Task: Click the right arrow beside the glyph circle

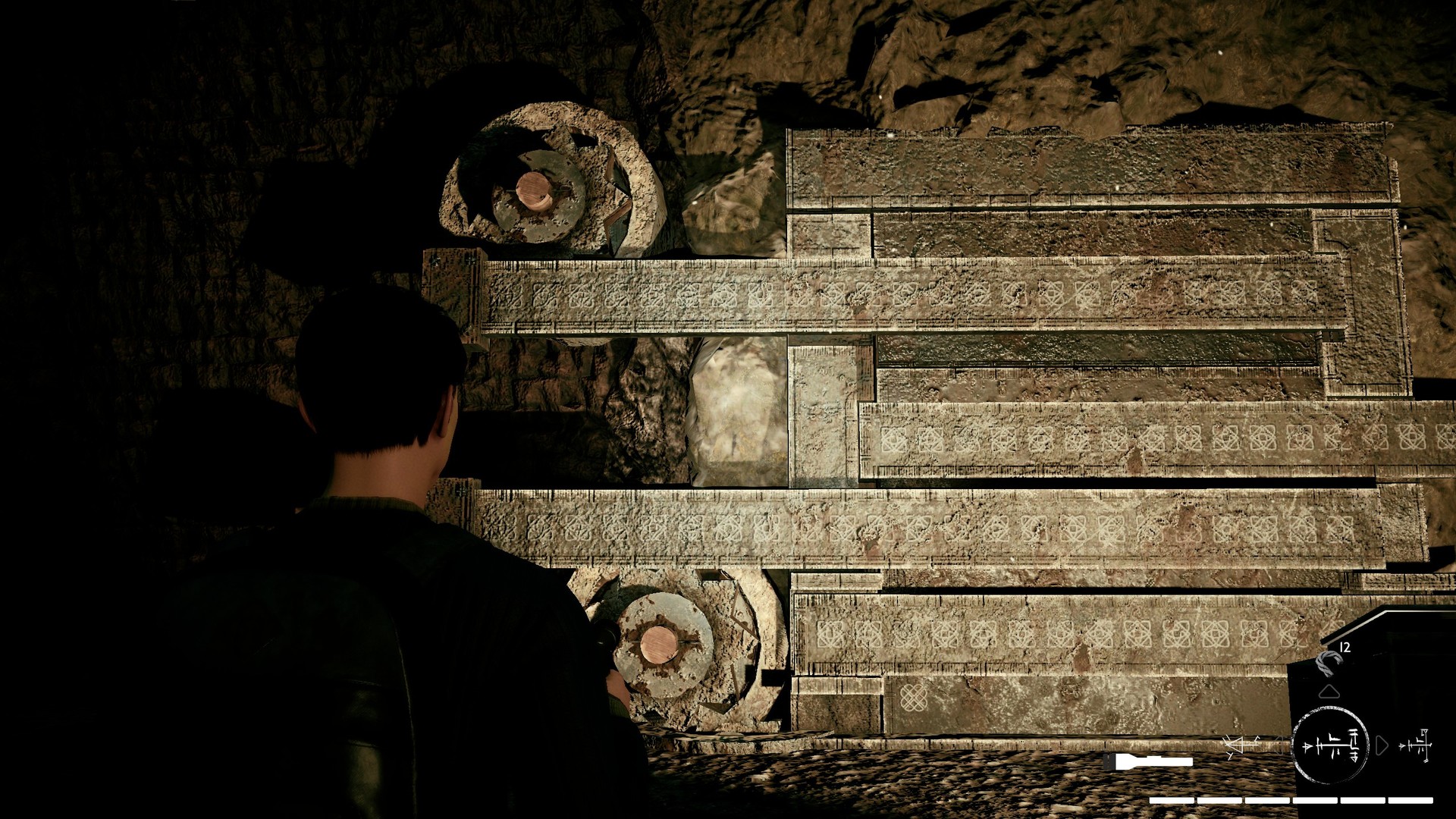Action: point(1382,745)
